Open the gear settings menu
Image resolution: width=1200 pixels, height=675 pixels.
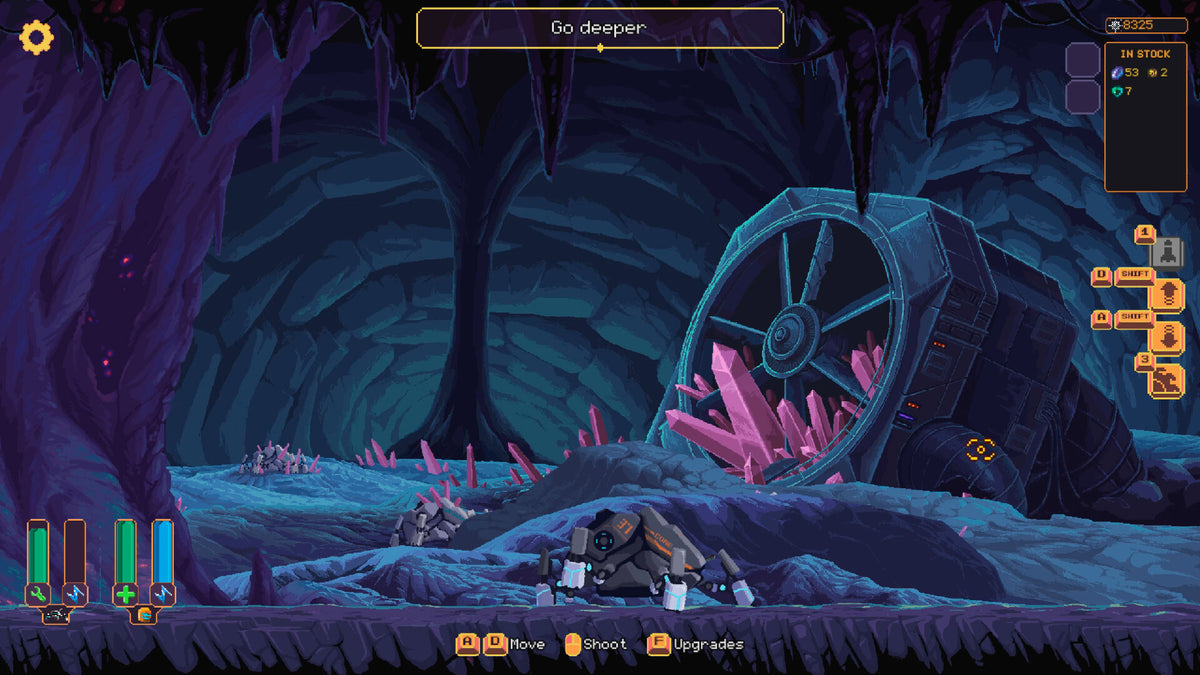pyautogui.click(x=37, y=37)
